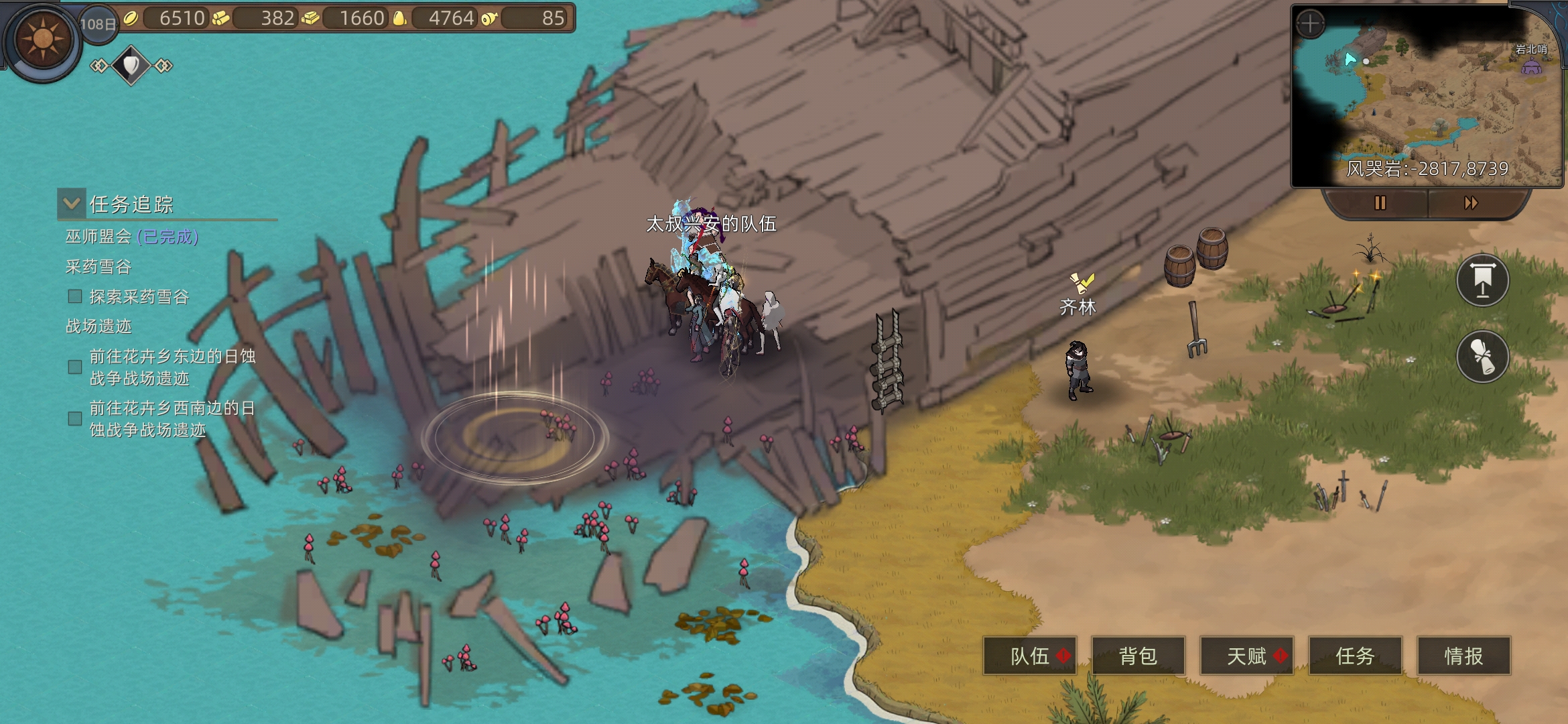Screen dimensions: 1568x724
Task: Open the 天赋 talent screen
Action: (1246, 656)
